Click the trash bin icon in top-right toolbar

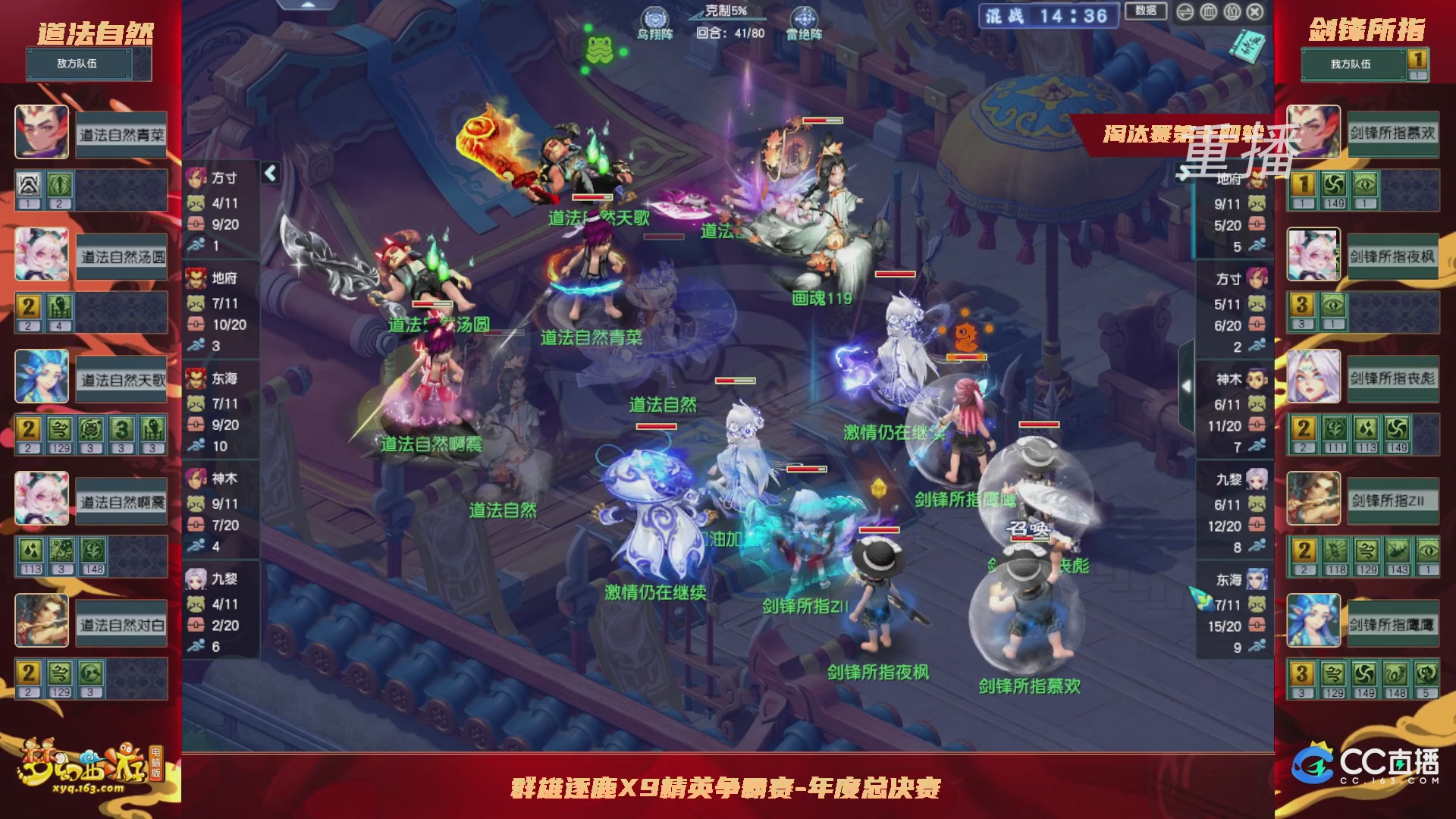[1209, 12]
